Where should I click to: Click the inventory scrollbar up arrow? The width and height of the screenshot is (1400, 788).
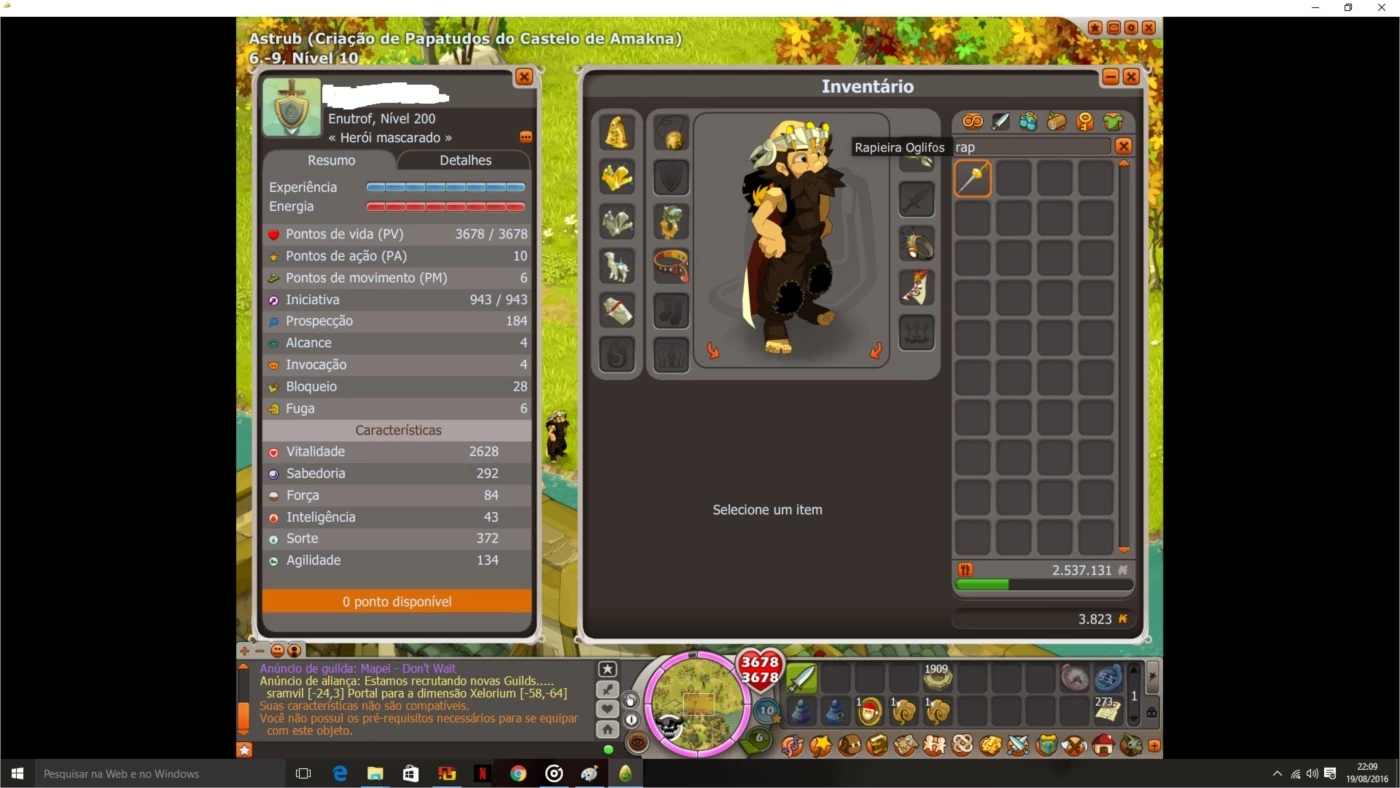coord(1124,163)
